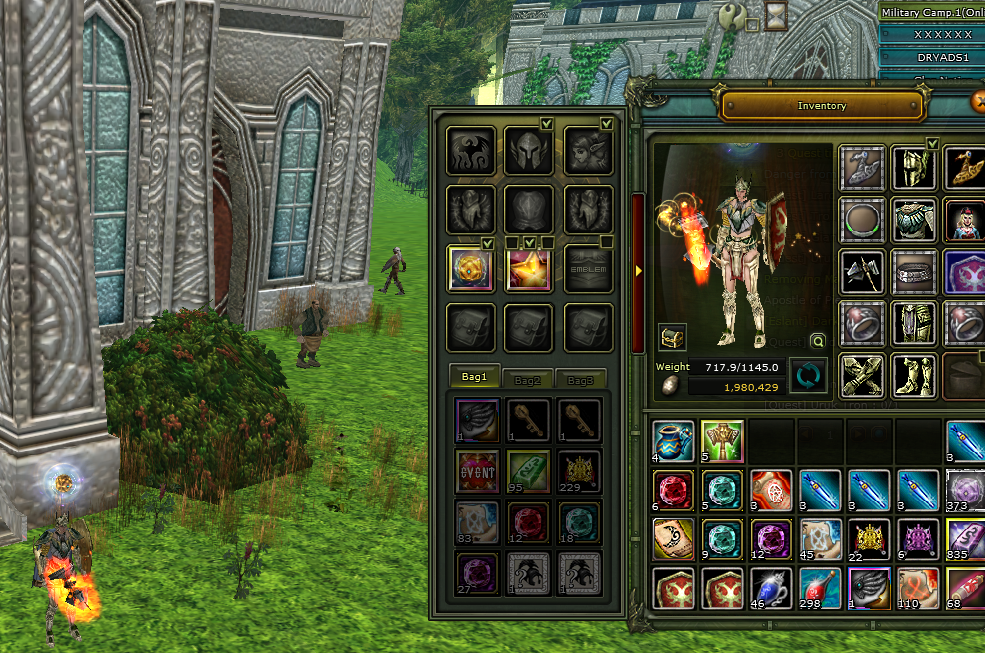985x653 pixels.
Task: Collapse the cosmetic panel with orange arrow
Action: pyautogui.click(x=639, y=270)
